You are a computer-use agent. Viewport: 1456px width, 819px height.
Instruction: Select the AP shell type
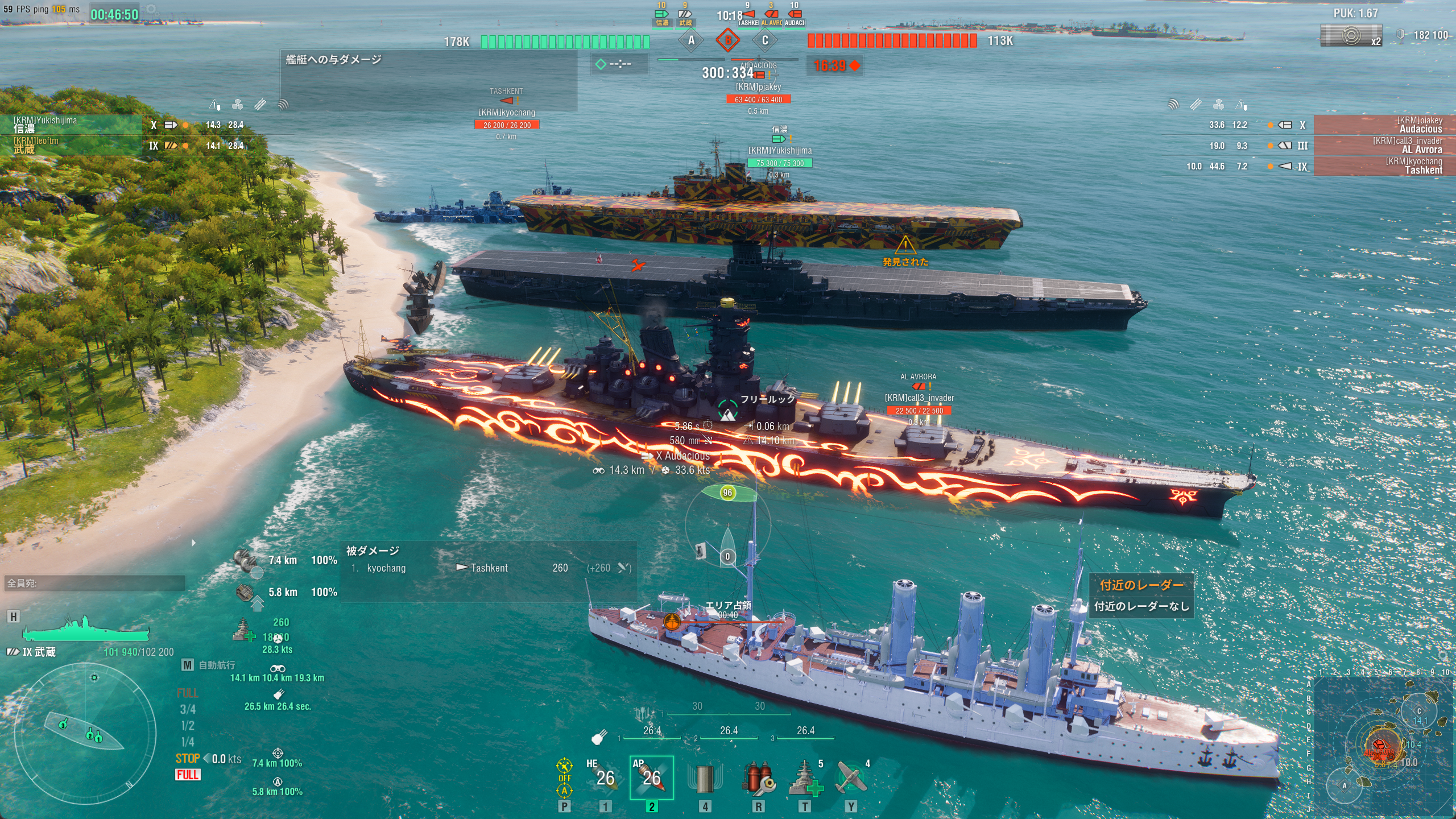pyautogui.click(x=651, y=777)
